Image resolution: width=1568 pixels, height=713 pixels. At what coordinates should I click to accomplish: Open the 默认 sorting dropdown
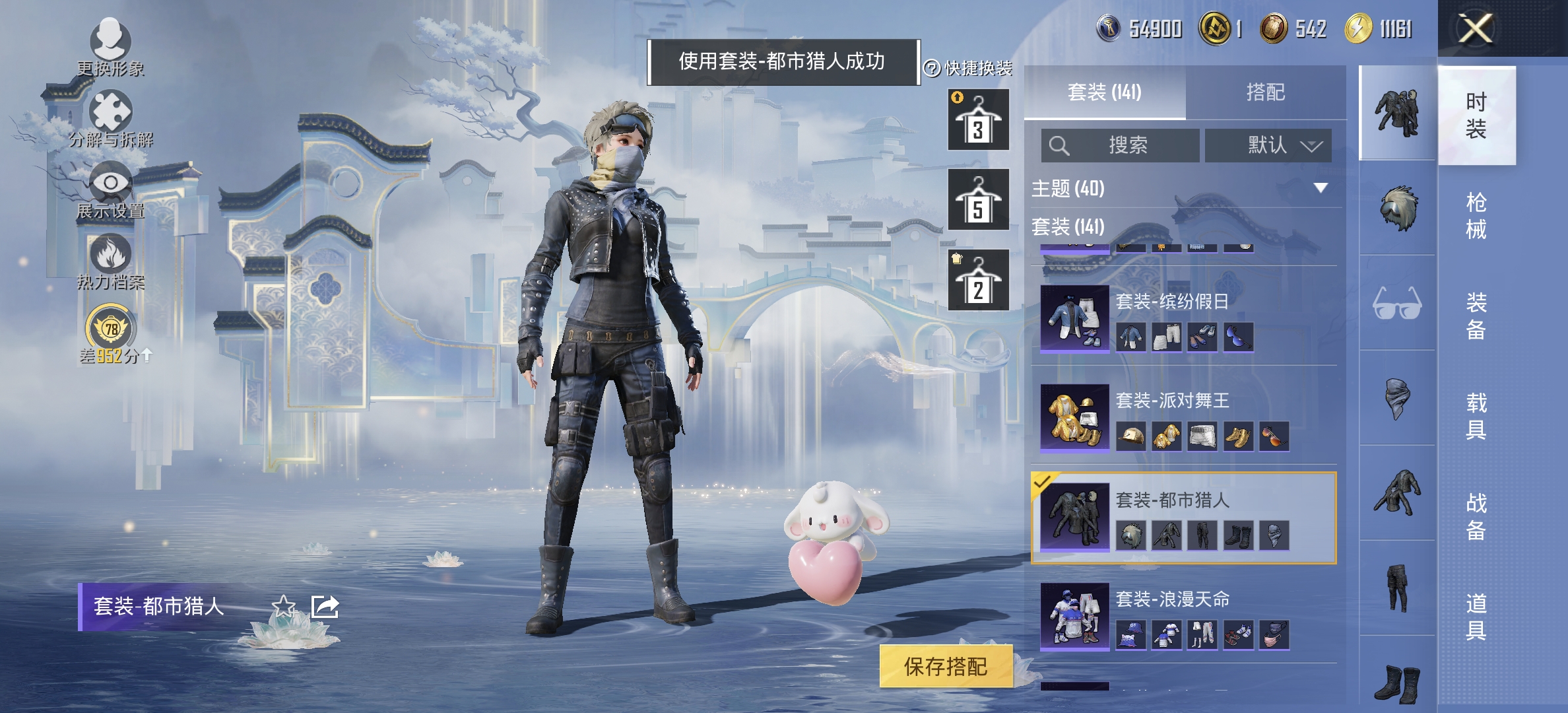click(x=1268, y=145)
